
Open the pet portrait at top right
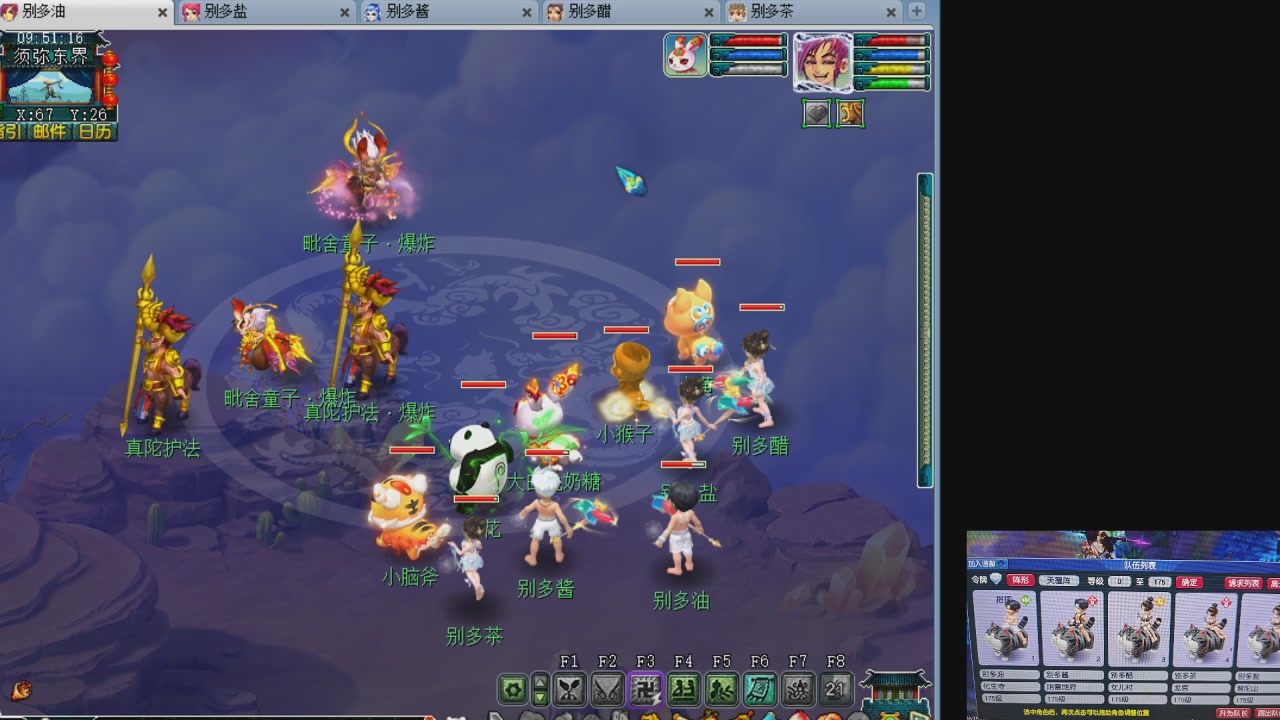coord(684,53)
